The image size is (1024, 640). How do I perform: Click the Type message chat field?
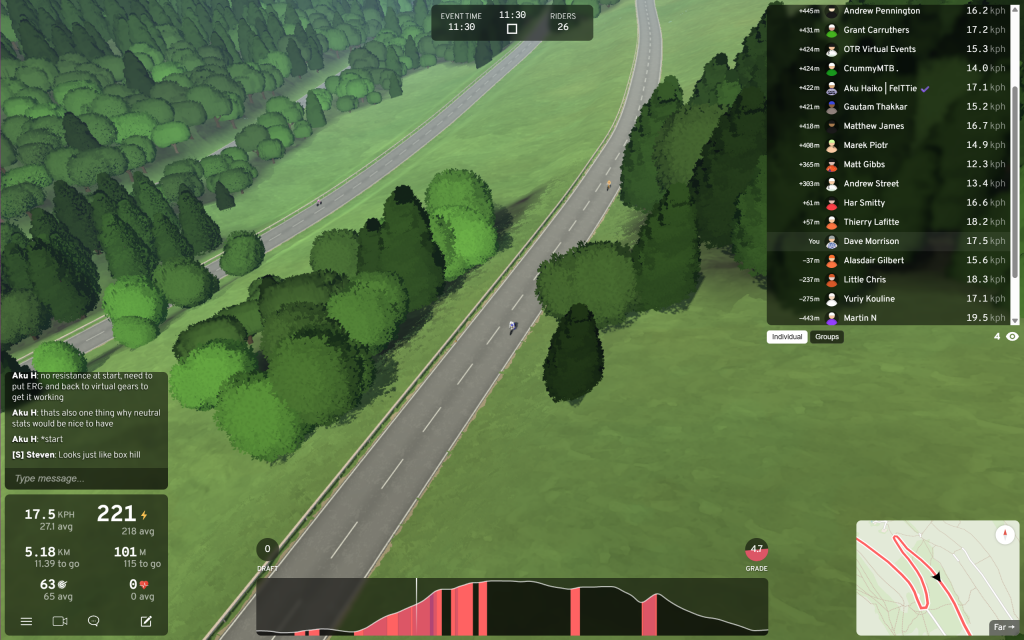(85, 479)
